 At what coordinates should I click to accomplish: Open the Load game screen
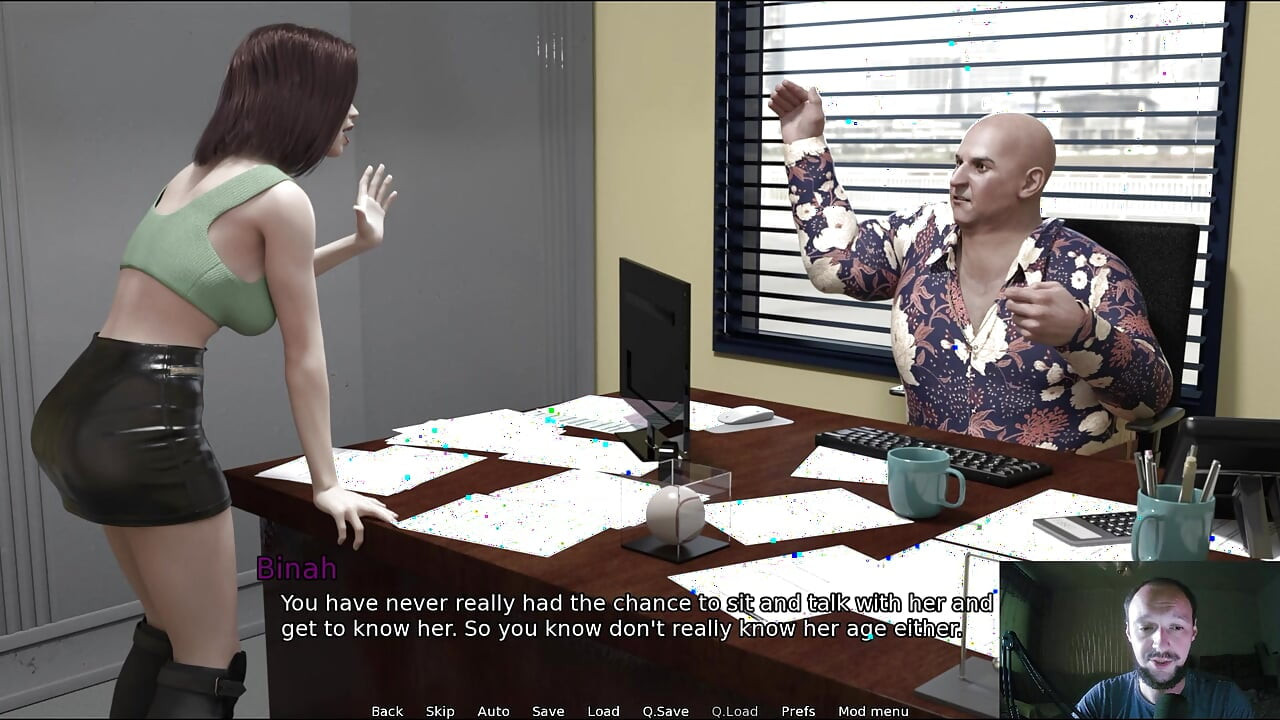pyautogui.click(x=603, y=711)
